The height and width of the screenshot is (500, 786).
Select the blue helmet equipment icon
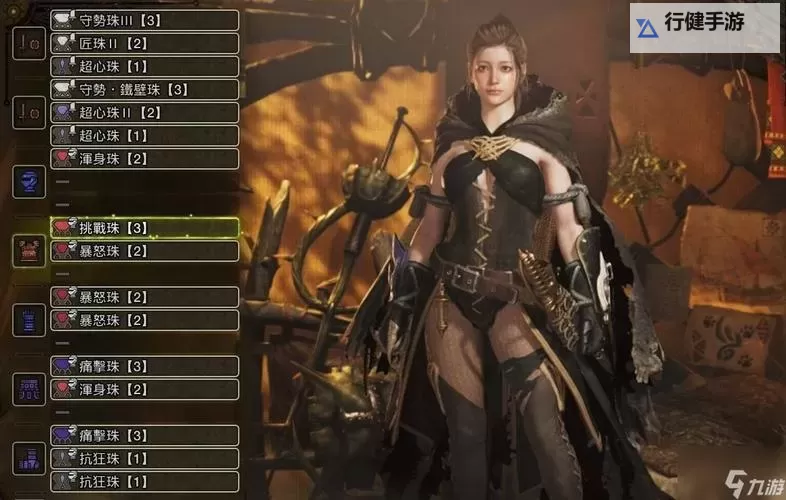28,181
